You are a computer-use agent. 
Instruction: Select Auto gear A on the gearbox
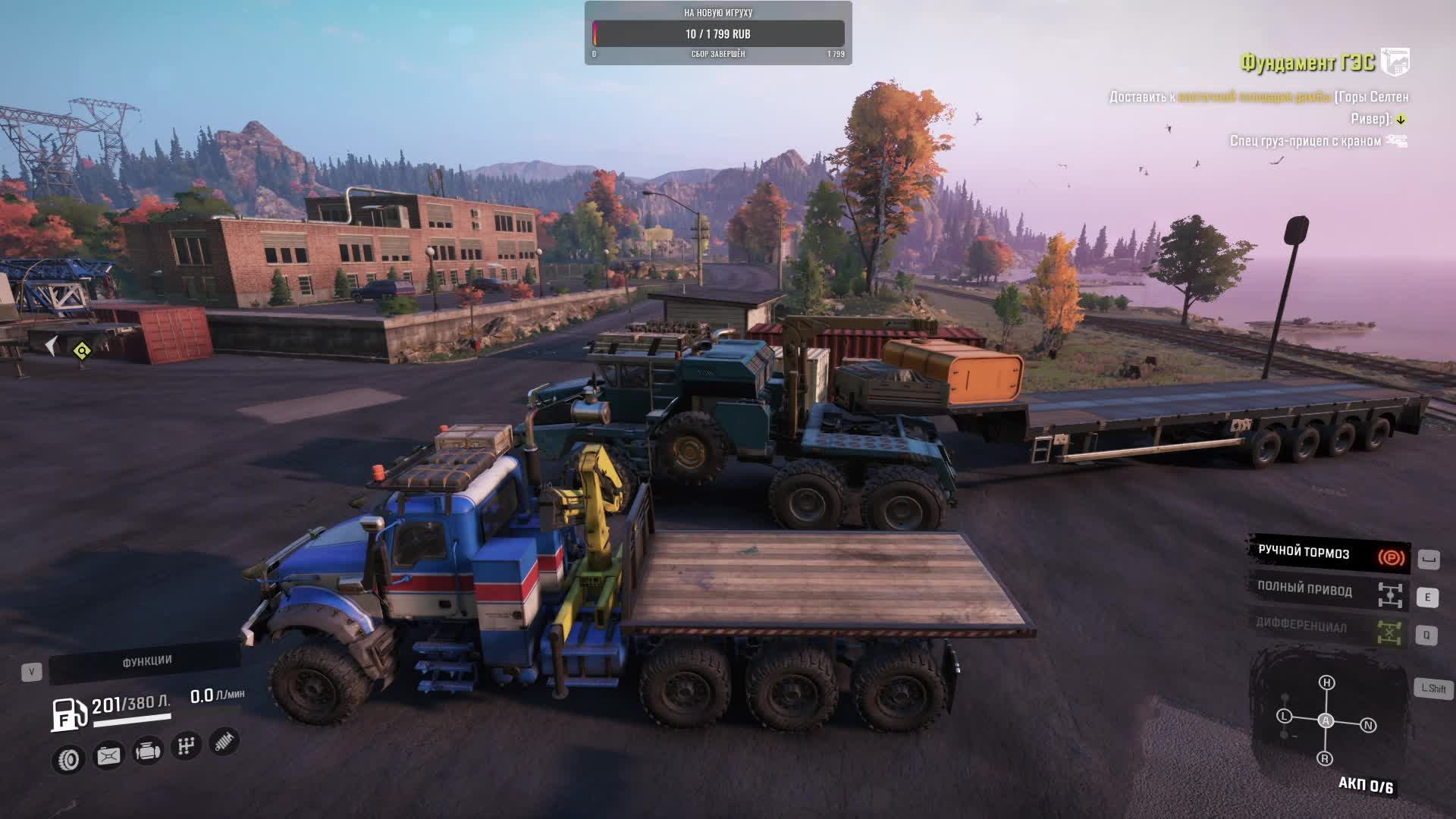(x=1326, y=720)
